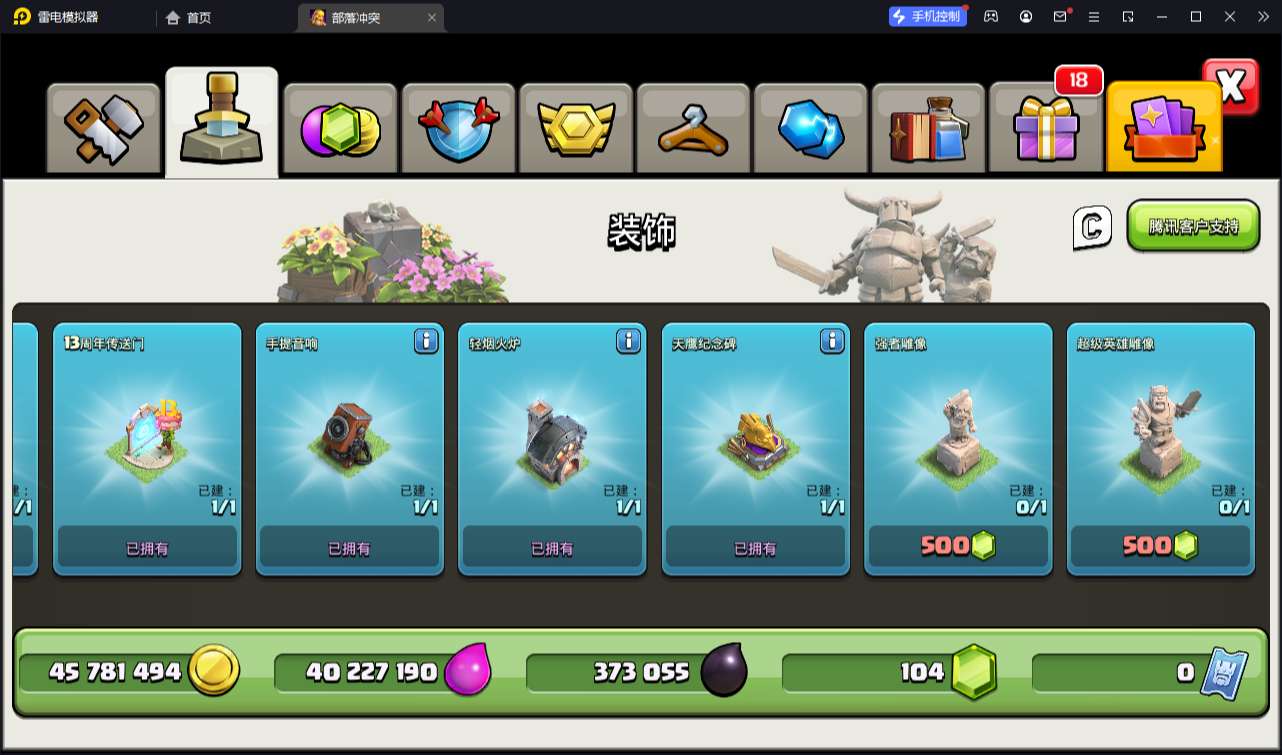
Task: Buy the 超级英雄雕像 for 500 gems
Action: tap(1160, 546)
